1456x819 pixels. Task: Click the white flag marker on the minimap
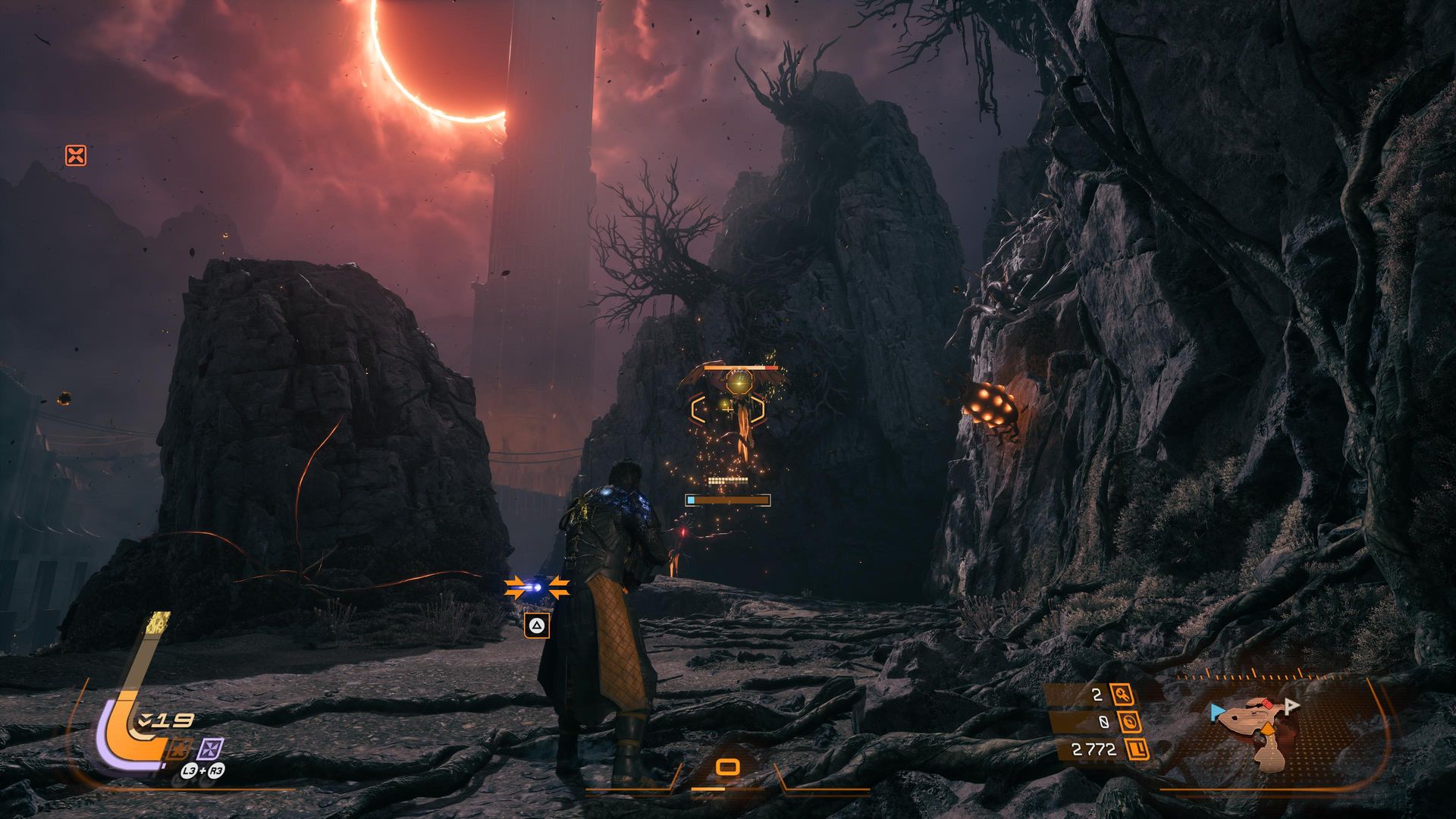(1291, 706)
